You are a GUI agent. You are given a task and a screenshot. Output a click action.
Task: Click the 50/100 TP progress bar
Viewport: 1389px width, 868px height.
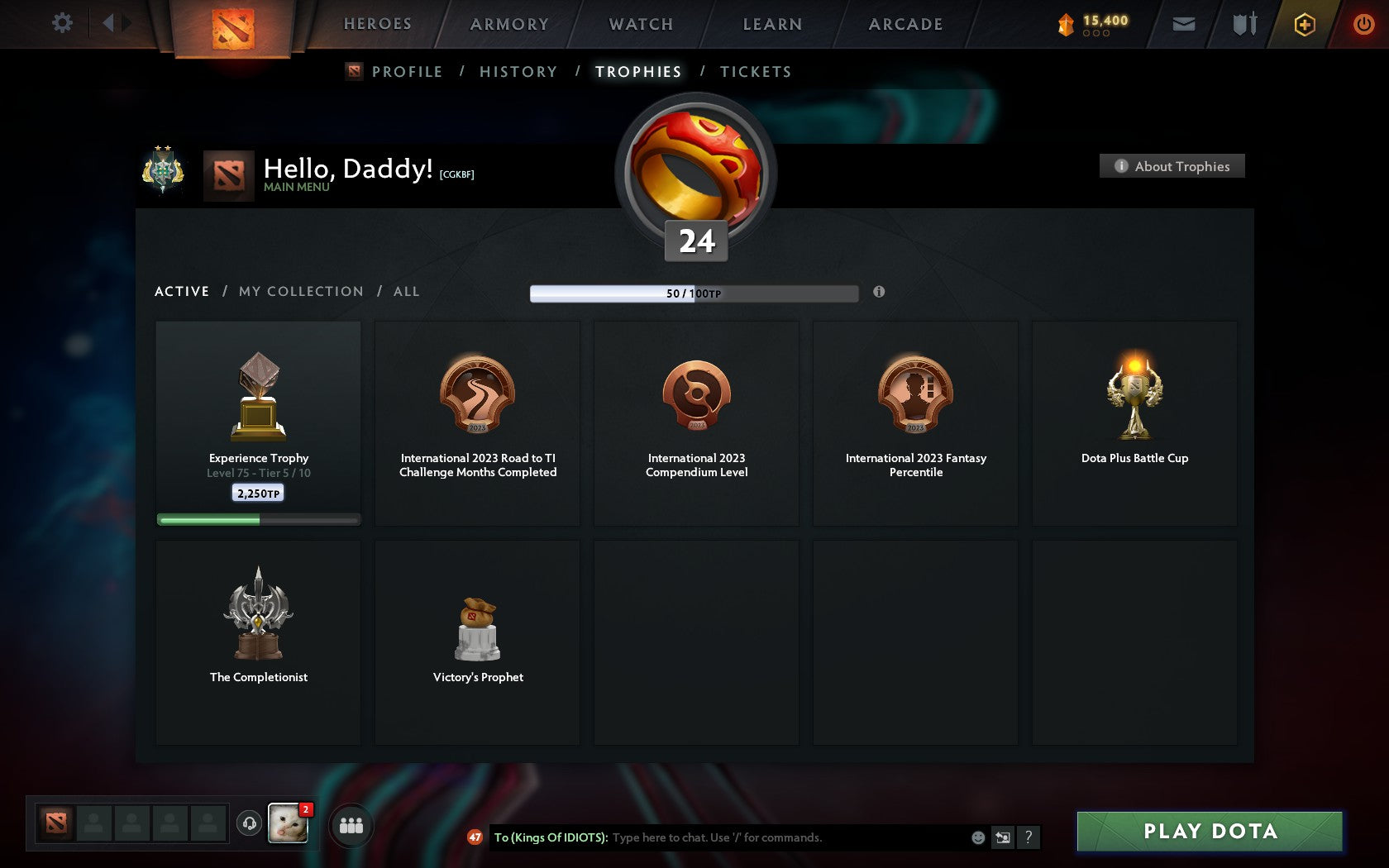(x=694, y=293)
